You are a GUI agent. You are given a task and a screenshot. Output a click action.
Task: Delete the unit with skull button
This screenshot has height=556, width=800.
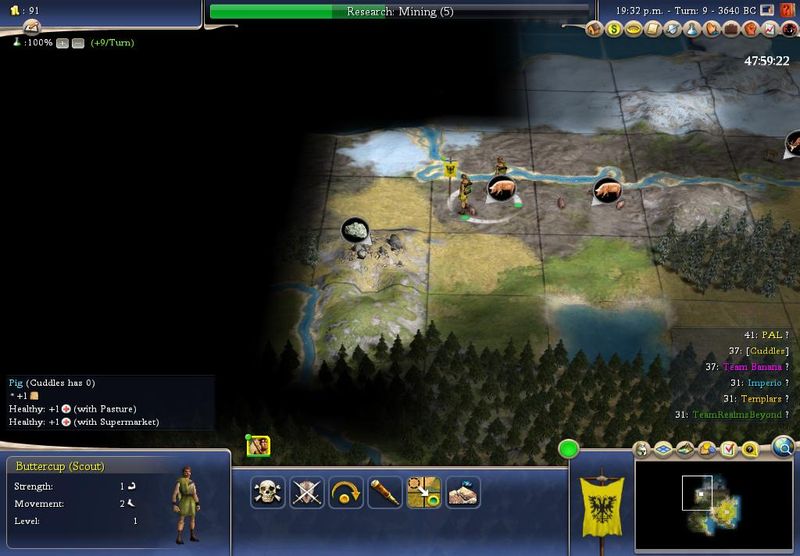[268, 491]
